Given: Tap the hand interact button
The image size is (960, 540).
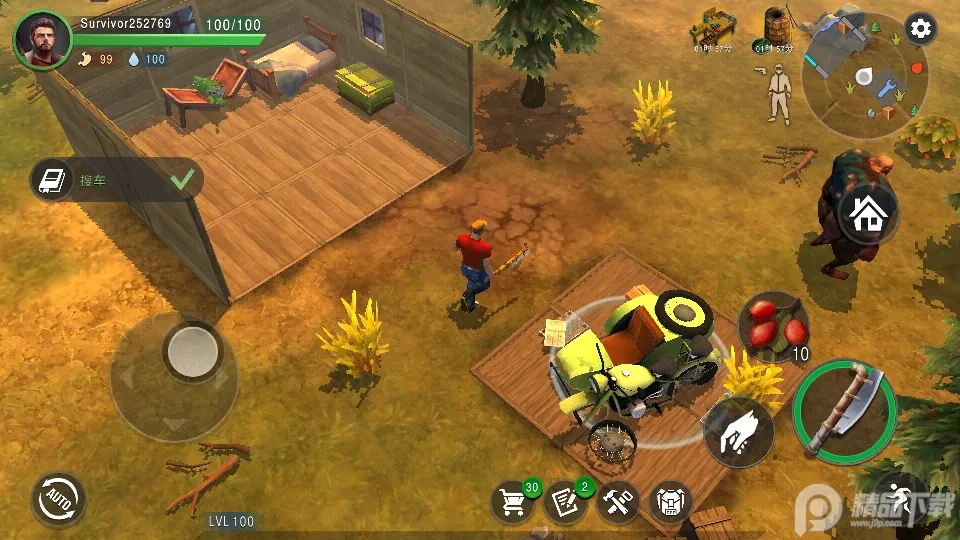Looking at the screenshot, I should pyautogui.click(x=739, y=432).
